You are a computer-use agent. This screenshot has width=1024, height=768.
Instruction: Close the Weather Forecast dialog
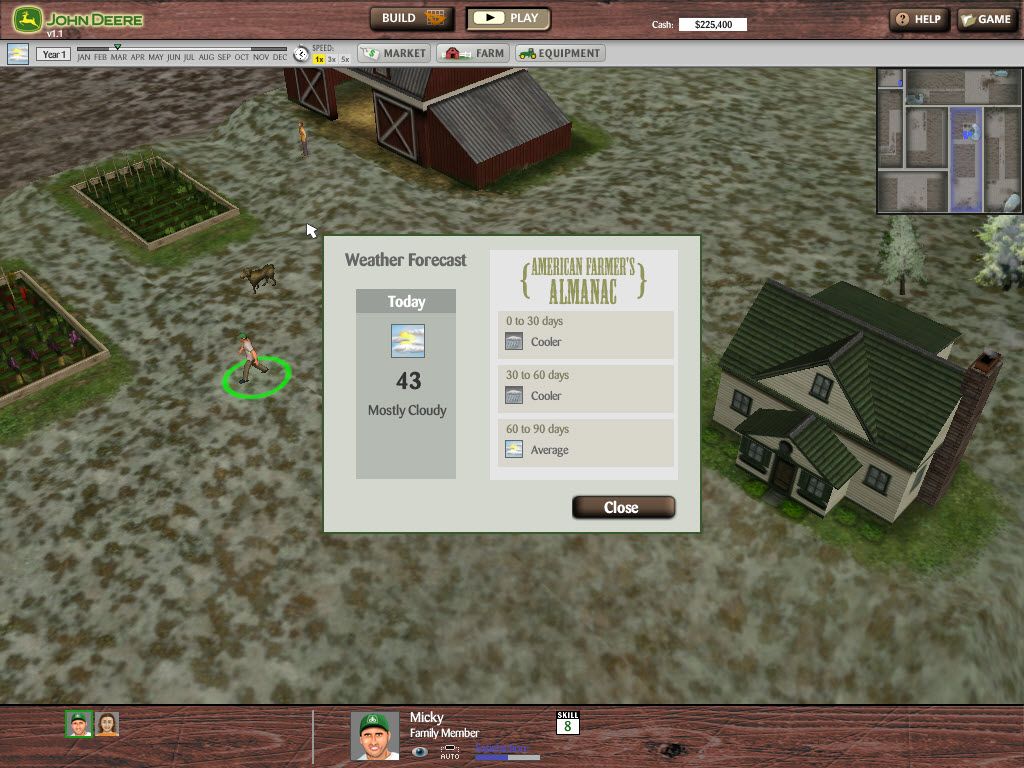click(623, 507)
